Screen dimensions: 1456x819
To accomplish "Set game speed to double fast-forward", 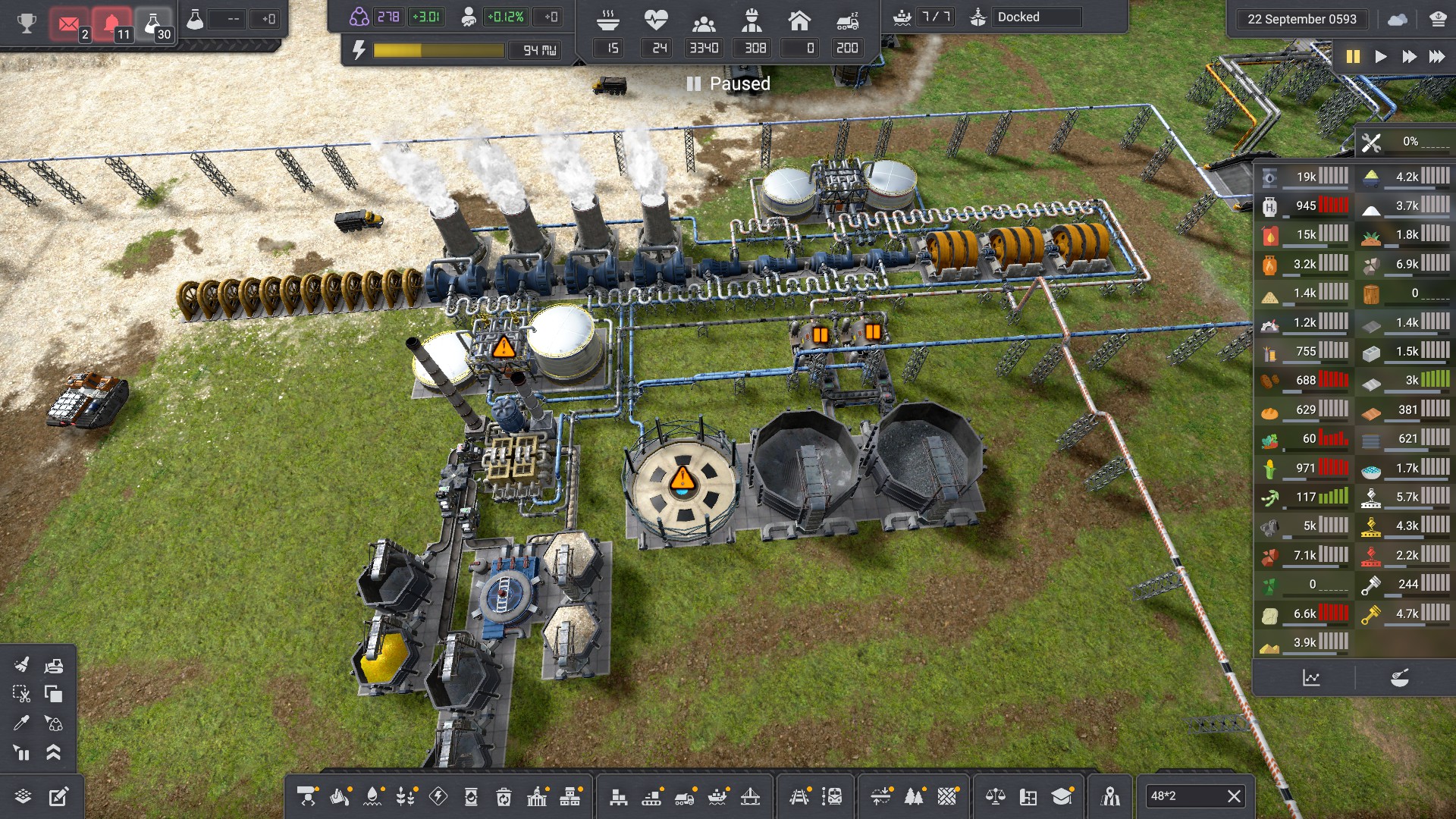I will (1409, 57).
